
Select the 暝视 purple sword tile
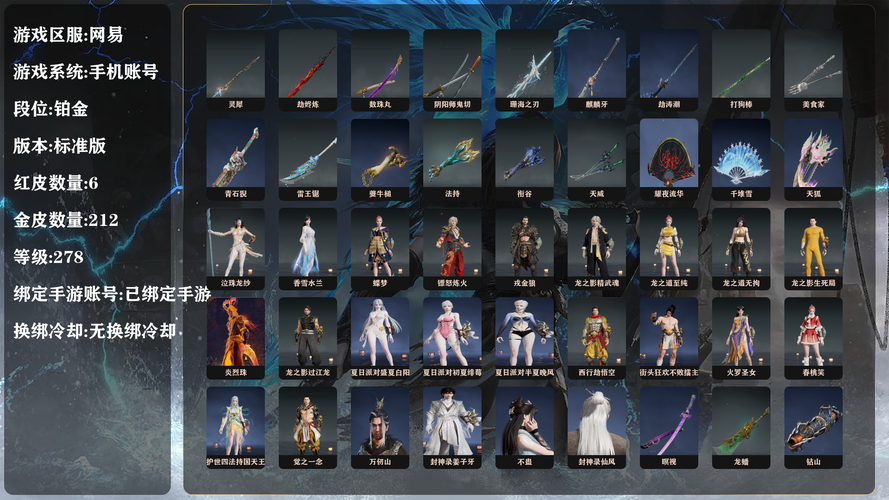669,425
